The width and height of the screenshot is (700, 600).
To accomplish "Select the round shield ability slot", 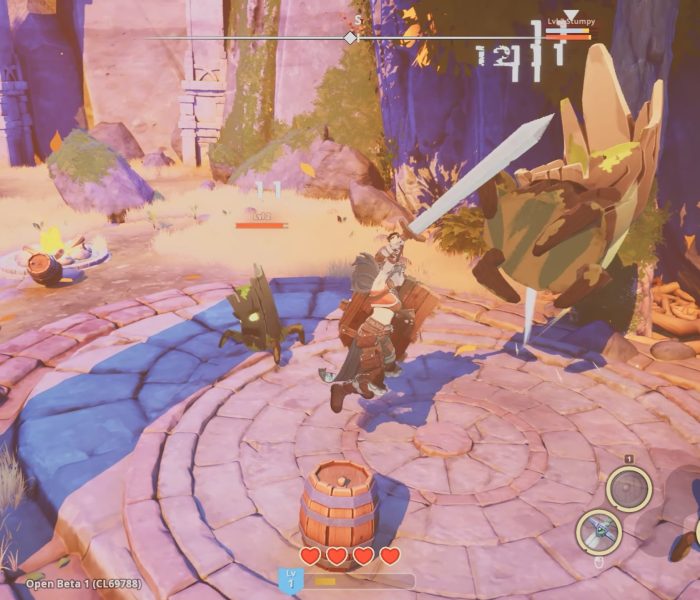I will point(629,489).
